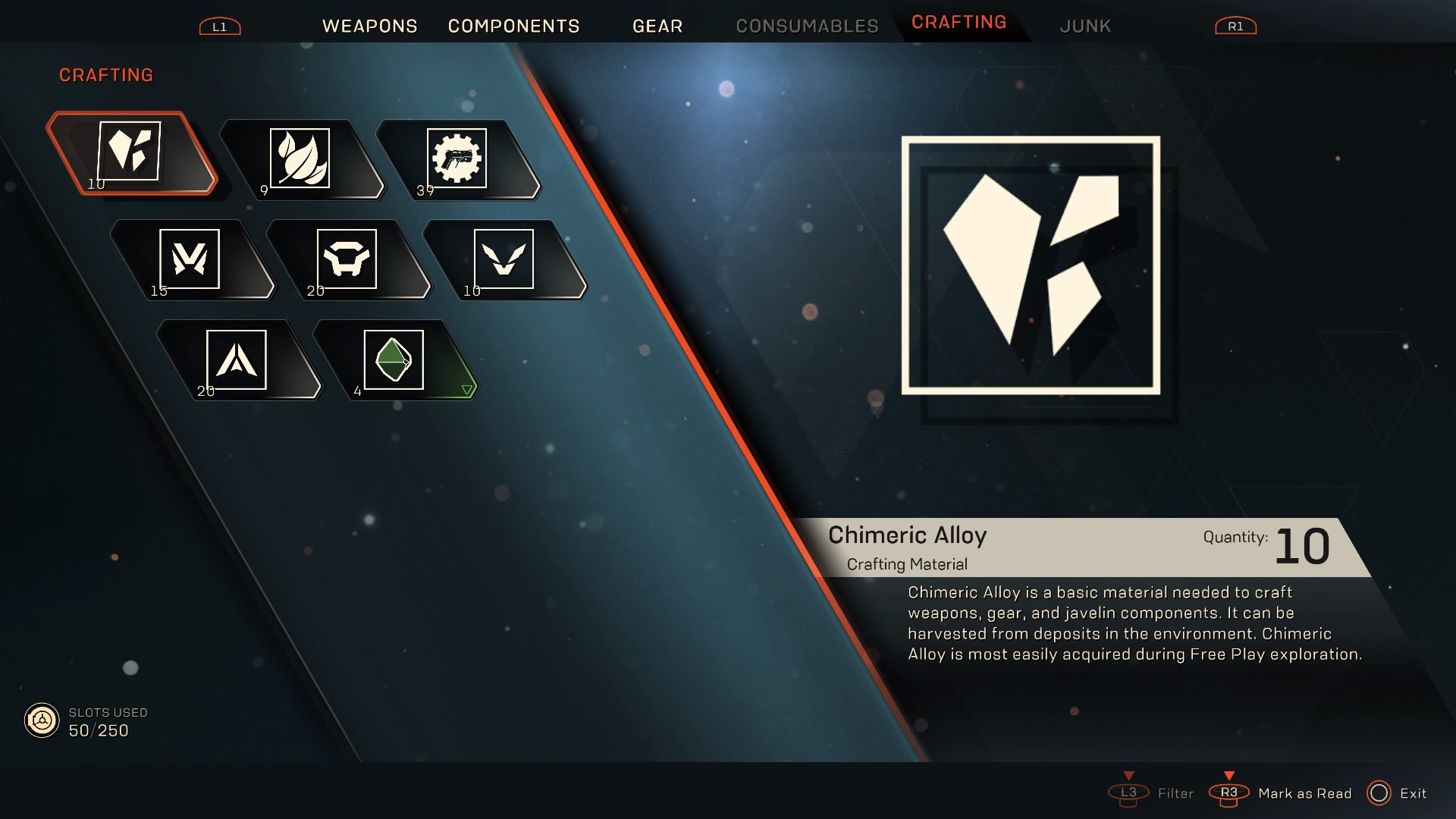Screen dimensions: 1456x819
Task: Switch to the Junk tab
Action: point(1084,25)
